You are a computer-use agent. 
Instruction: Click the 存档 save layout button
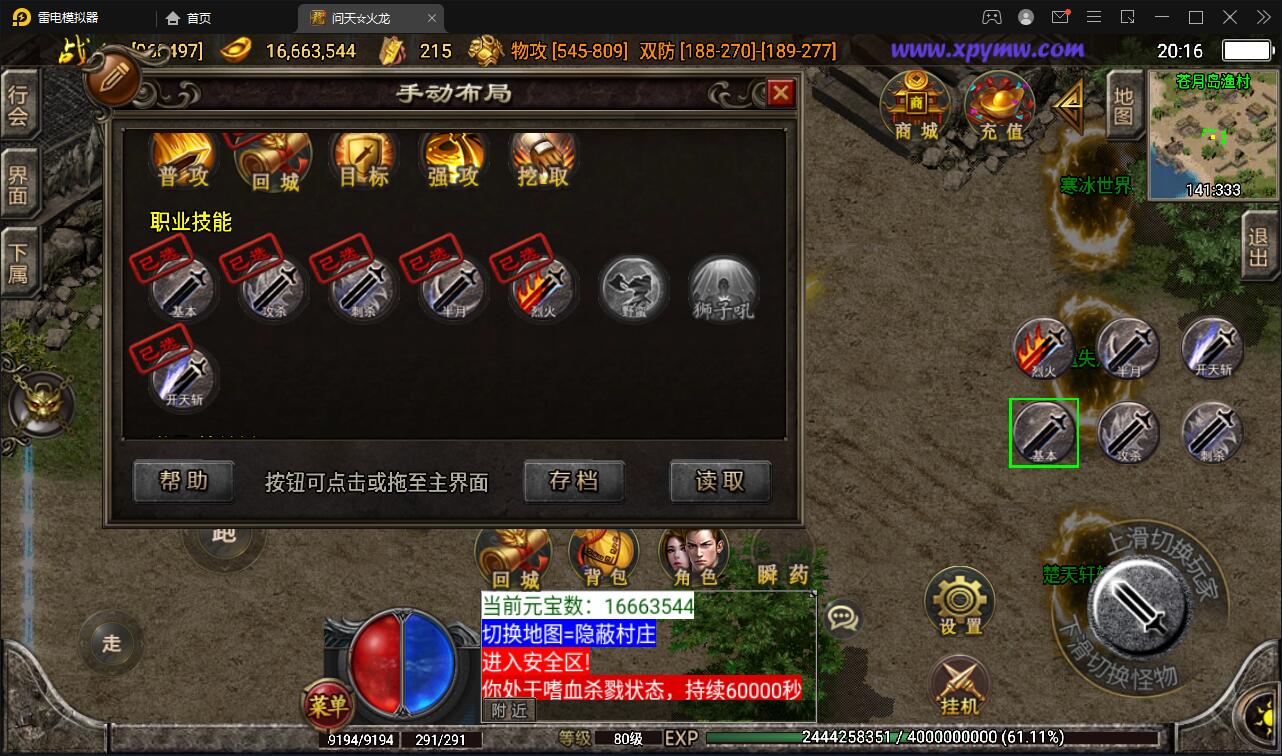pos(574,481)
